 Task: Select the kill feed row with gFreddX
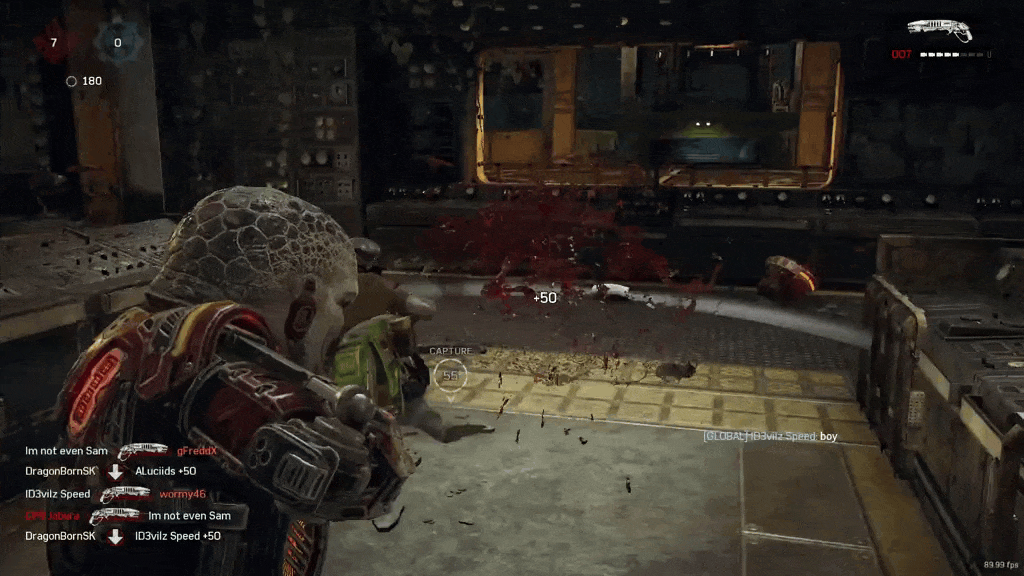coord(121,451)
